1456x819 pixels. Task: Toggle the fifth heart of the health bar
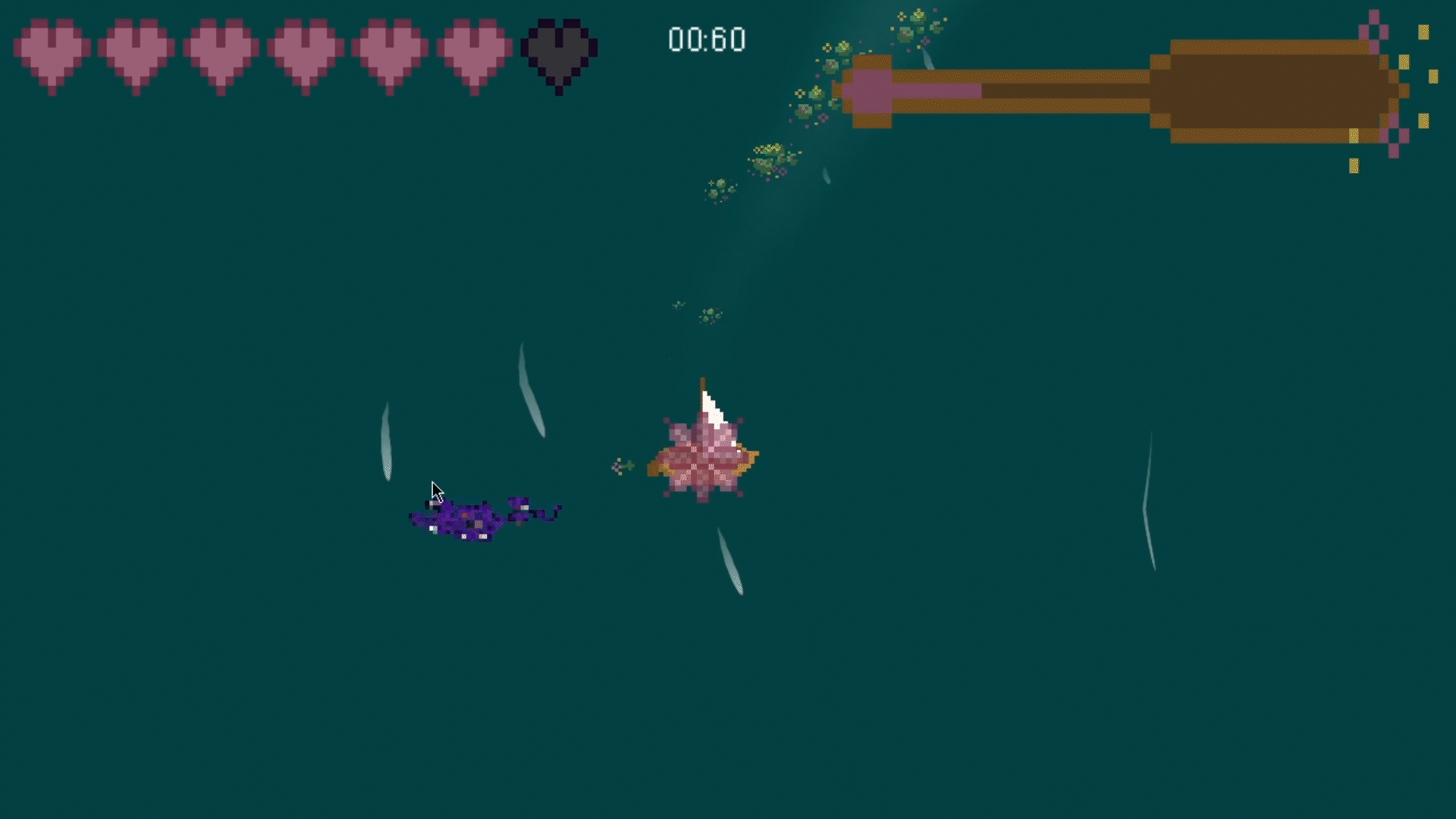click(387, 49)
